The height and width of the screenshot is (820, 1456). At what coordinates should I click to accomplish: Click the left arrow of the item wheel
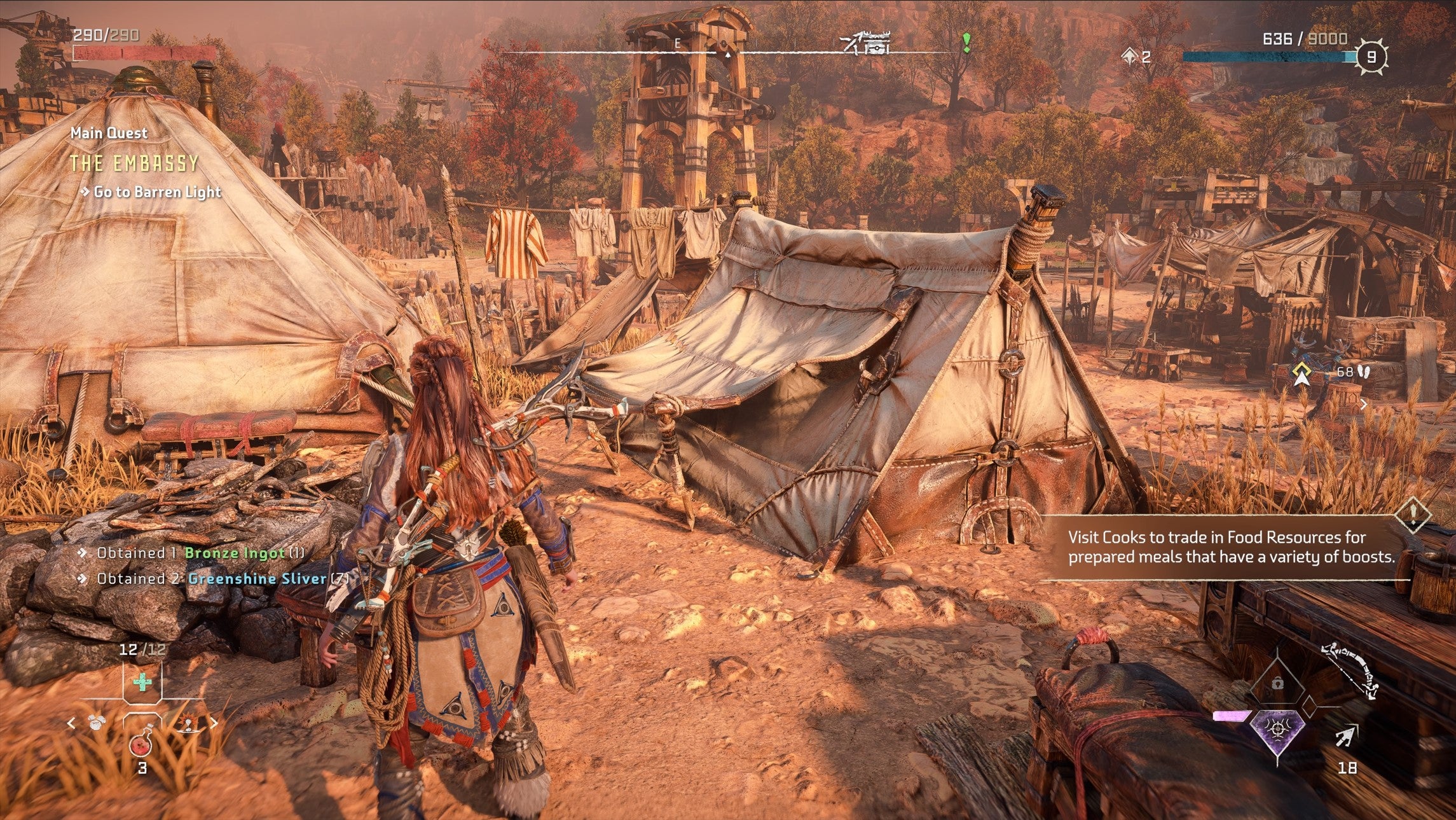(71, 723)
